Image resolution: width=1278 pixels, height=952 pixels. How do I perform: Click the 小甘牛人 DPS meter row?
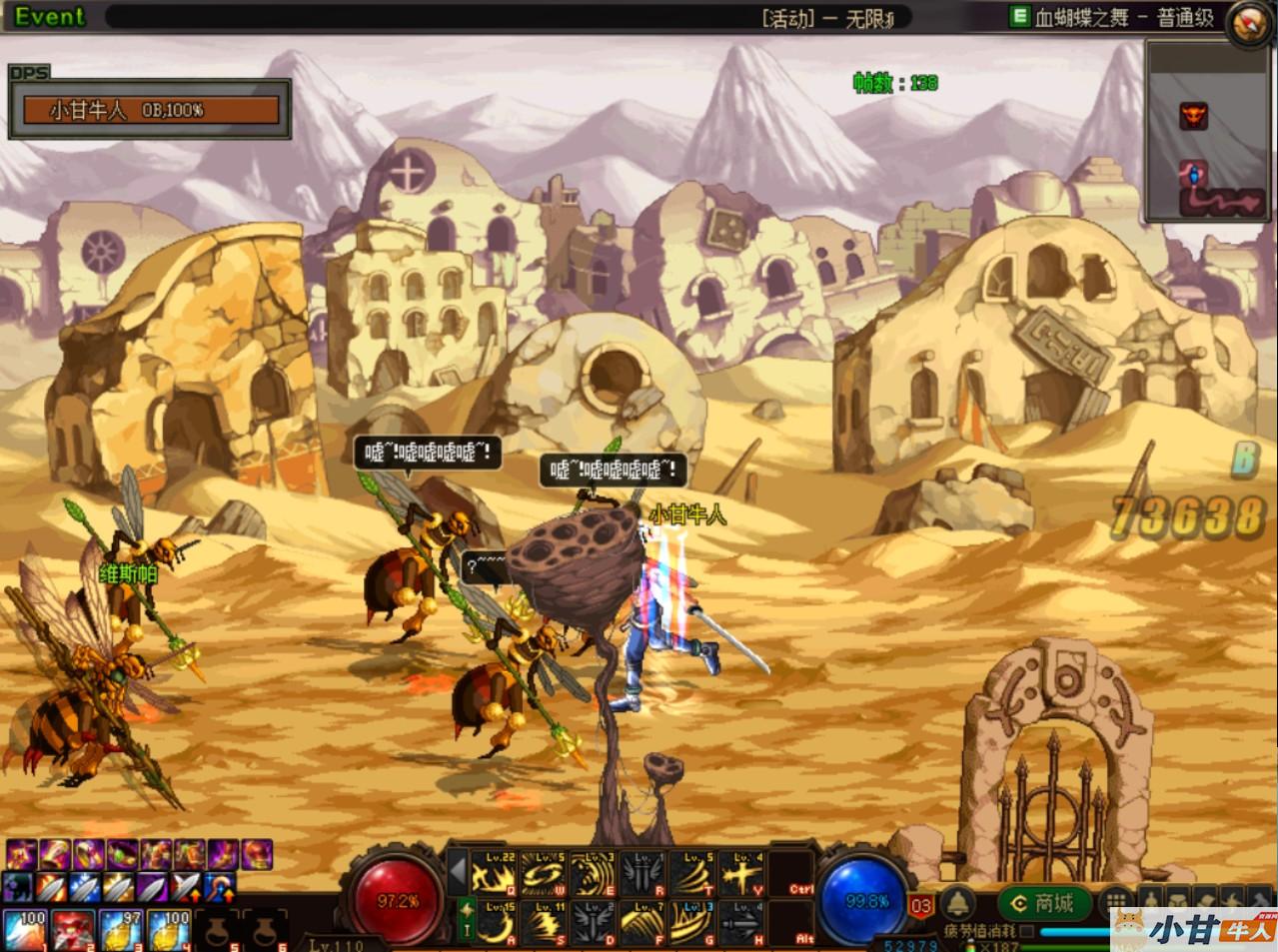(150, 110)
